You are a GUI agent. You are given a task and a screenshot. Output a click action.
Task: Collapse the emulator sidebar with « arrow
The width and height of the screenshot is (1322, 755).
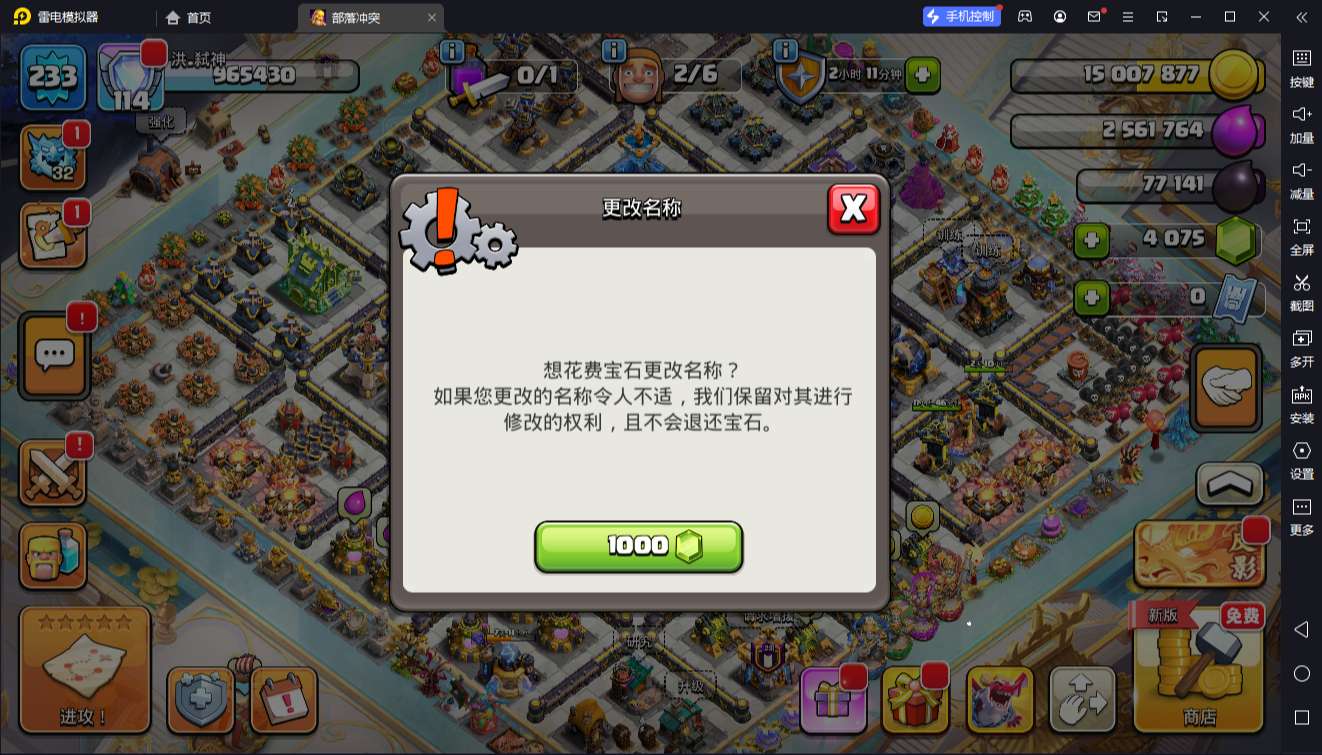pyautogui.click(x=1301, y=17)
